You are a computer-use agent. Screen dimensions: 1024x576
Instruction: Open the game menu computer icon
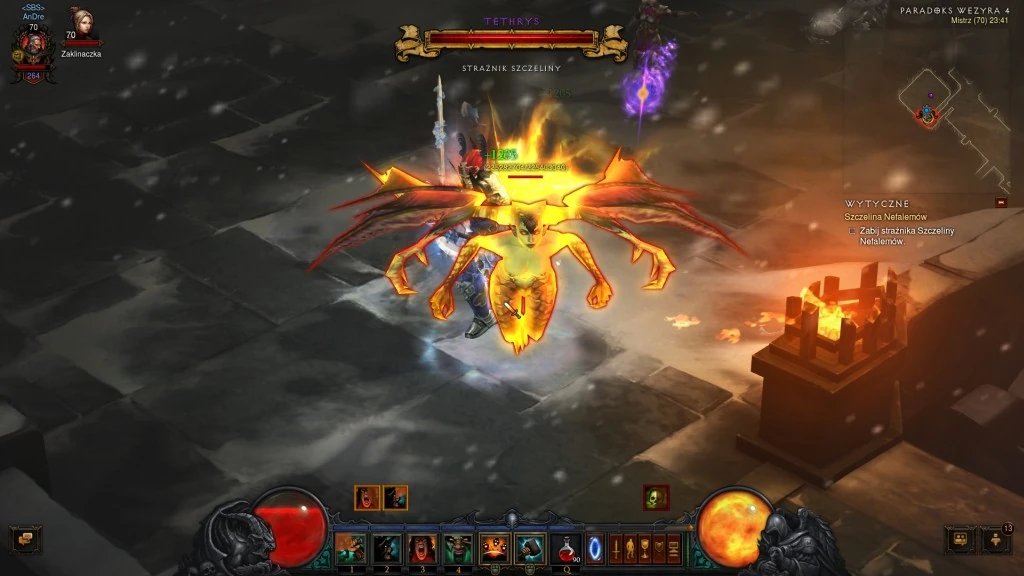coord(674,549)
